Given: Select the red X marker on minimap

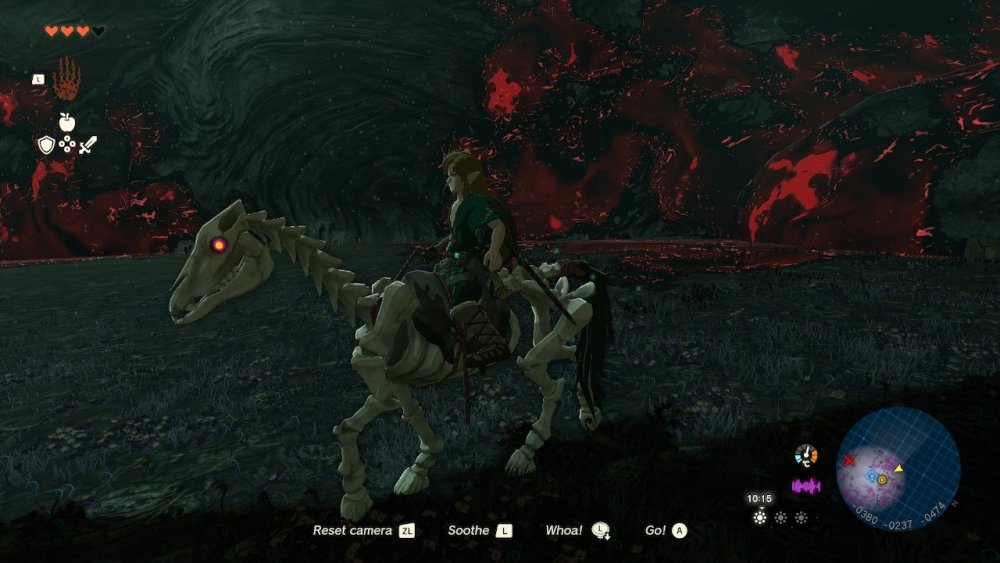Looking at the screenshot, I should [849, 461].
